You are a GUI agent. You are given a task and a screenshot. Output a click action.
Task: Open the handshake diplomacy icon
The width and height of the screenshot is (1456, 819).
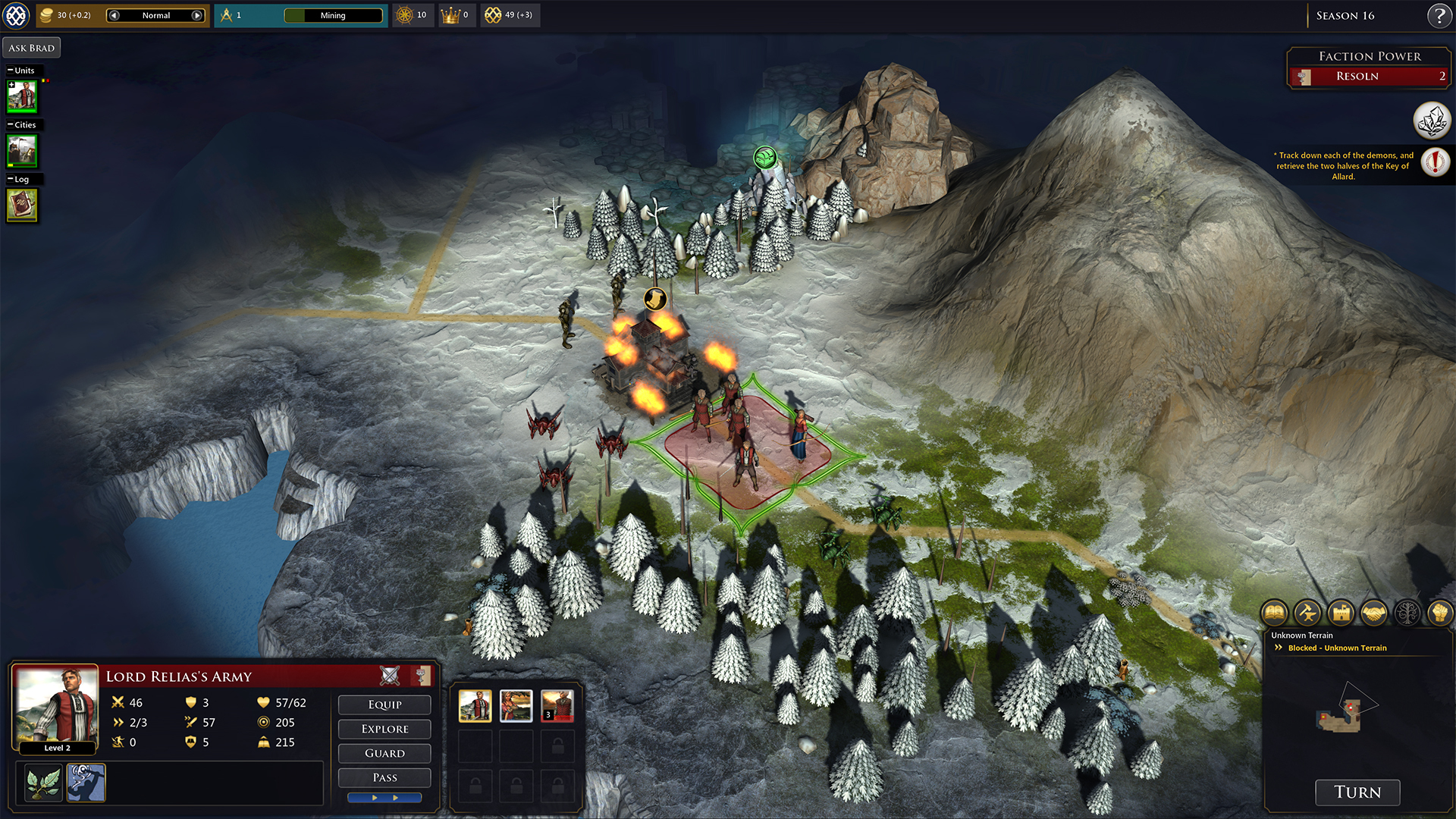(x=1374, y=612)
